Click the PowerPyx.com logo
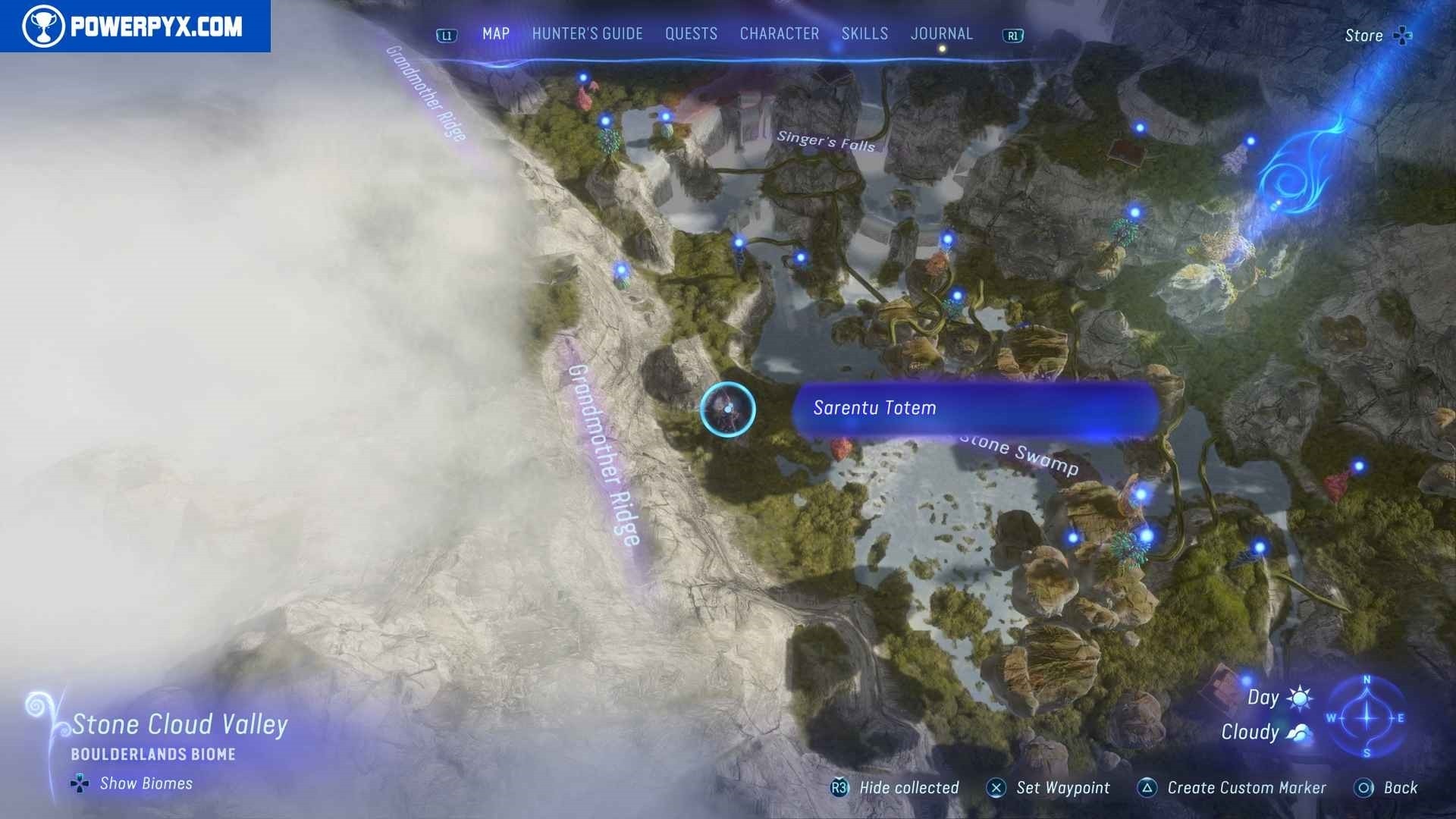 pyautogui.click(x=134, y=27)
